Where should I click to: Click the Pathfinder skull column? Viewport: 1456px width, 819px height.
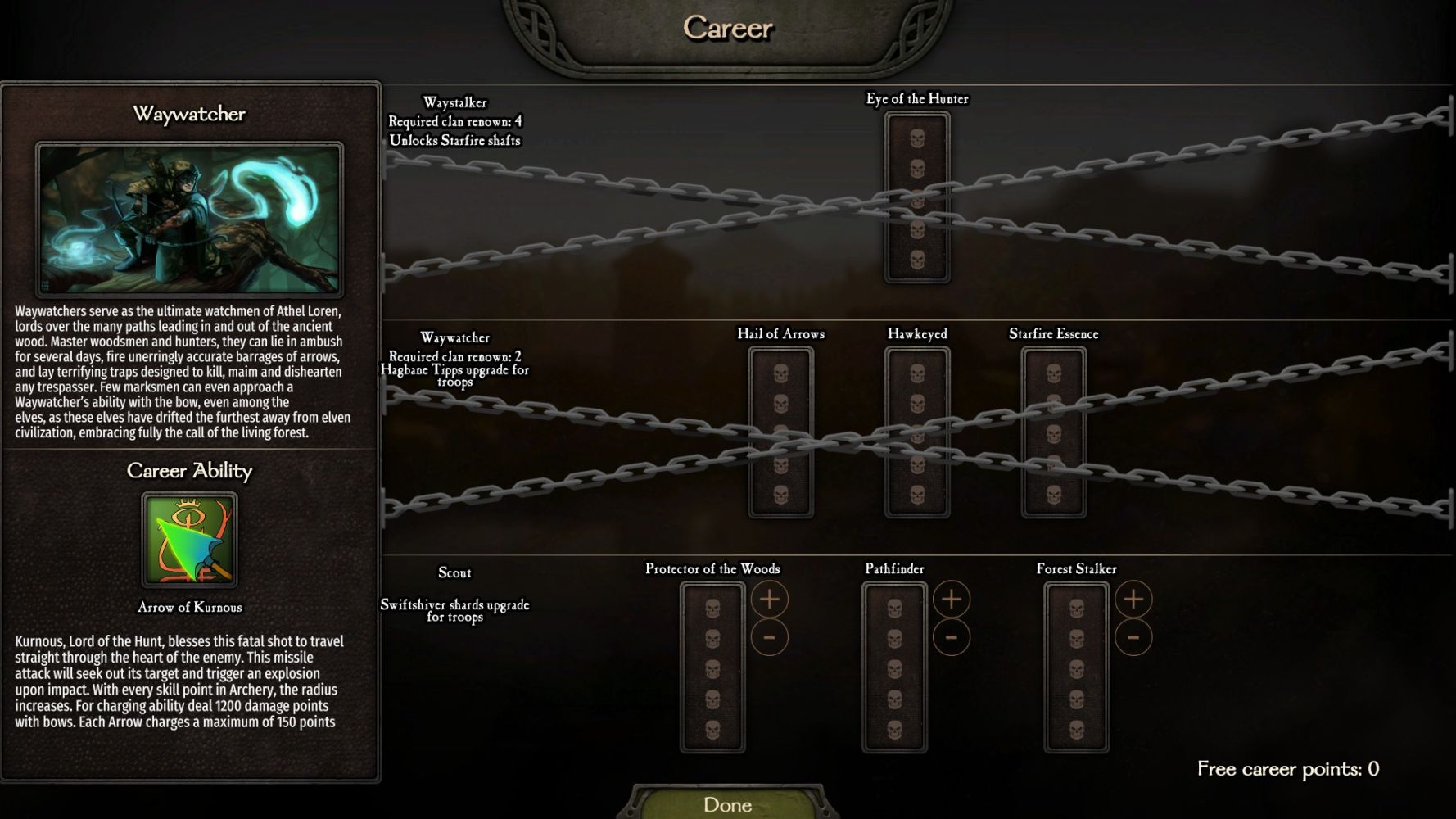coord(894,667)
